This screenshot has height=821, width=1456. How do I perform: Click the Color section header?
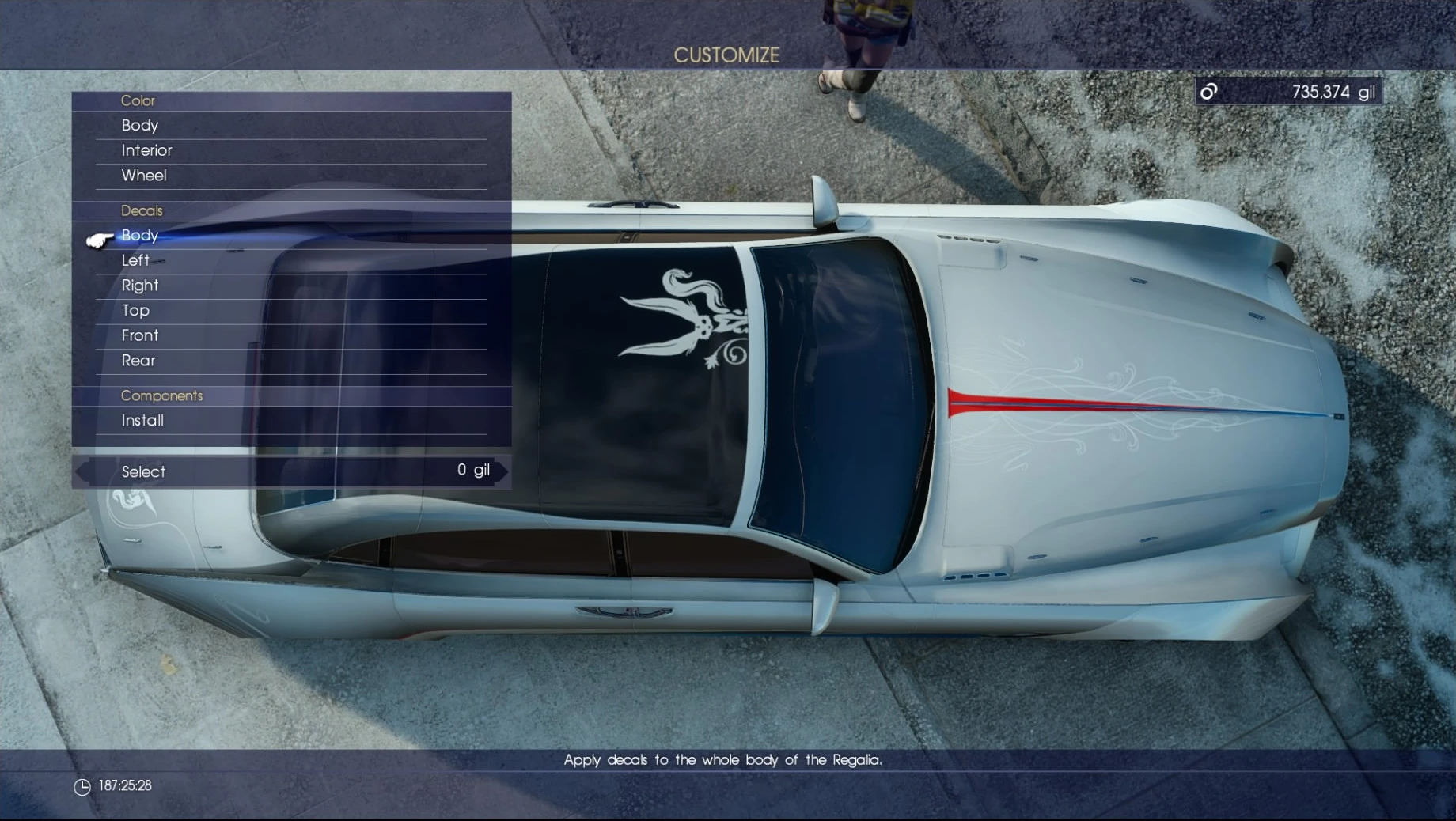(x=138, y=100)
